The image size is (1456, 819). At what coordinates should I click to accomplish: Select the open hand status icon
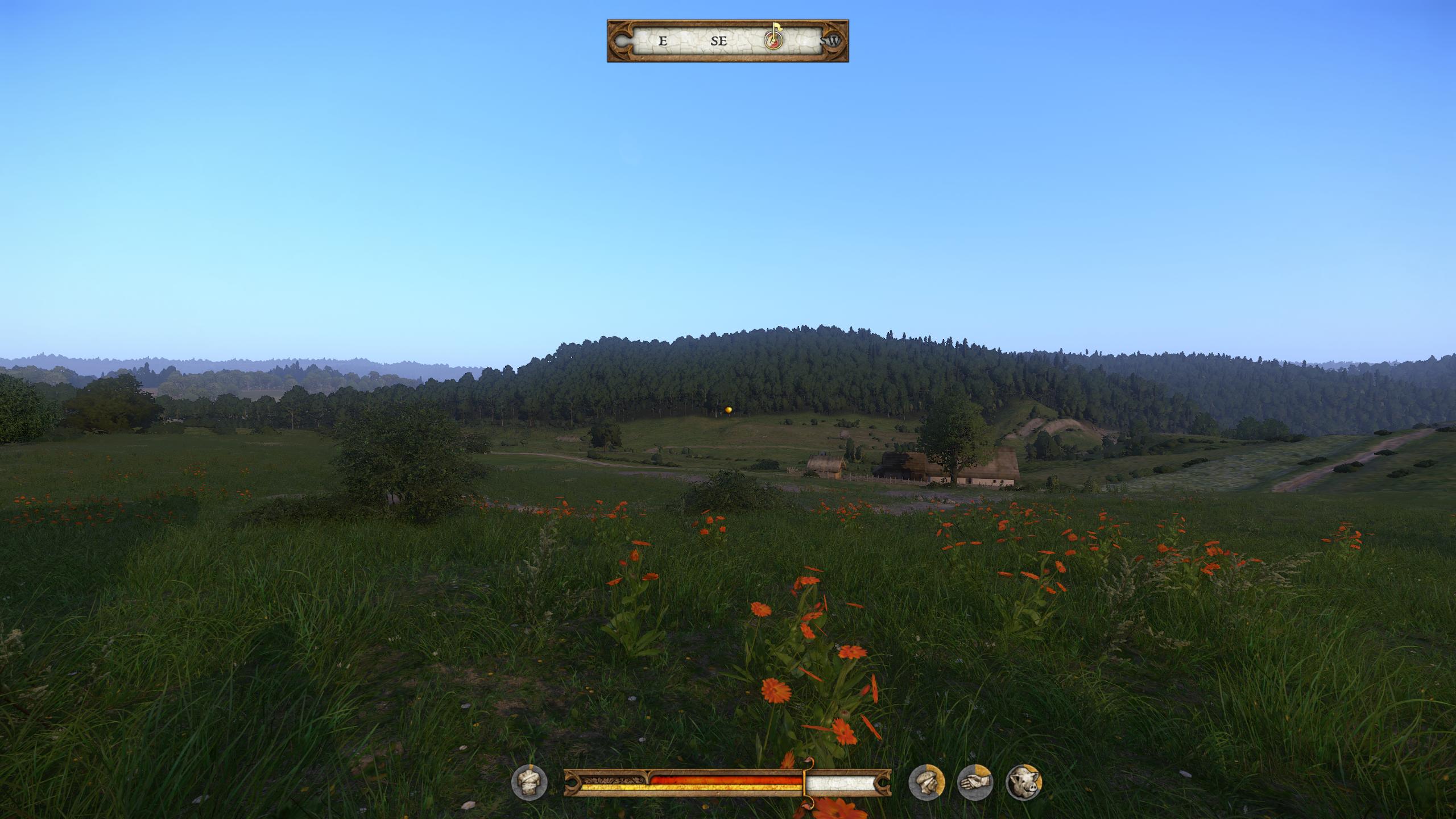975,782
